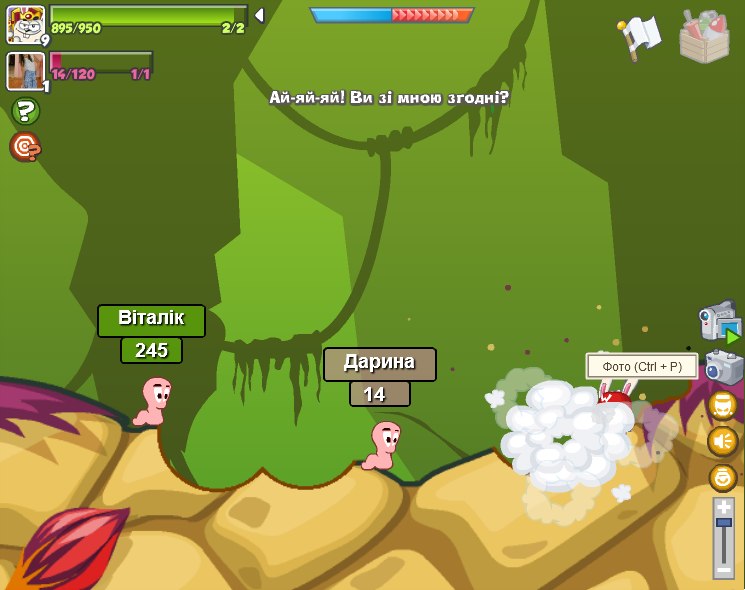
Task: Open the weapons crate inventory
Action: click(x=704, y=37)
